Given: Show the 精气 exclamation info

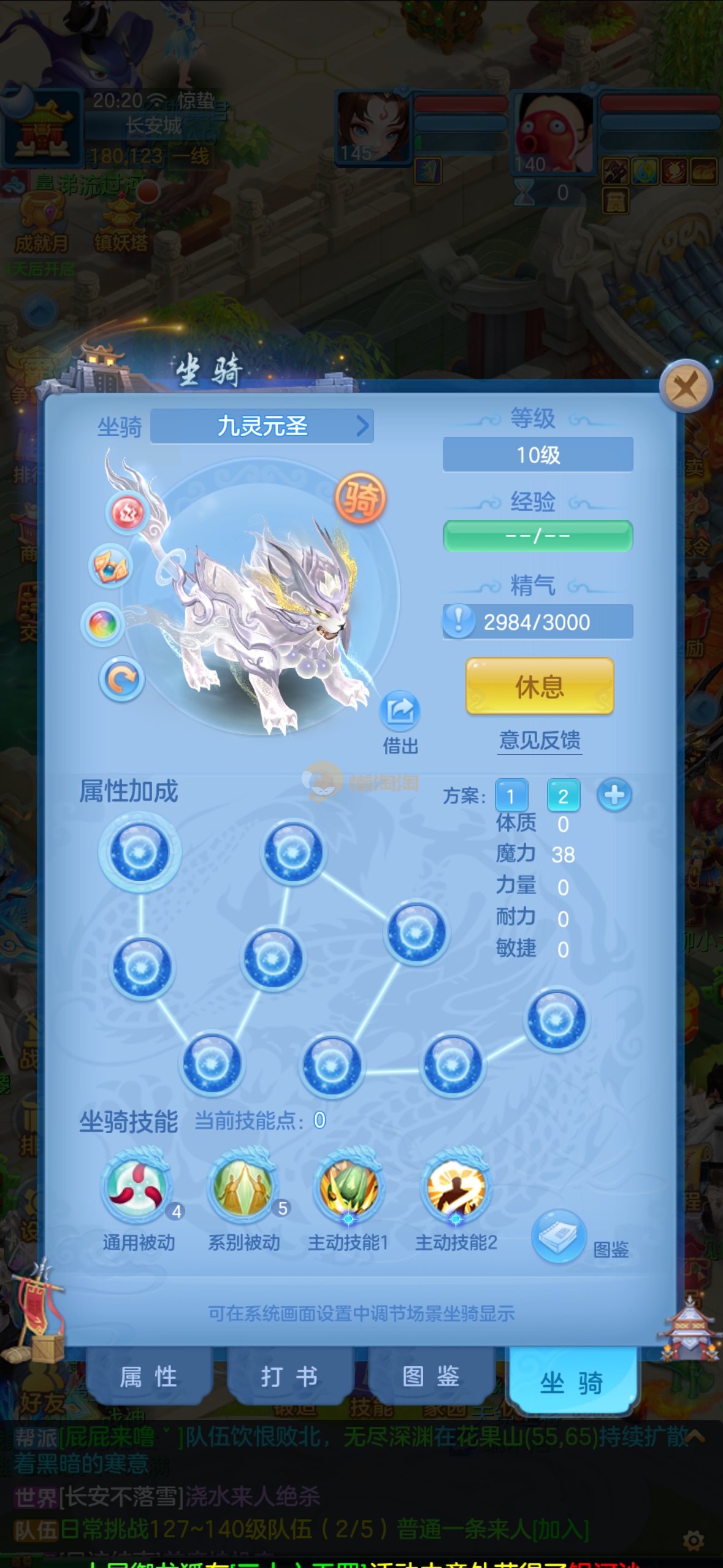Looking at the screenshot, I should tap(458, 621).
